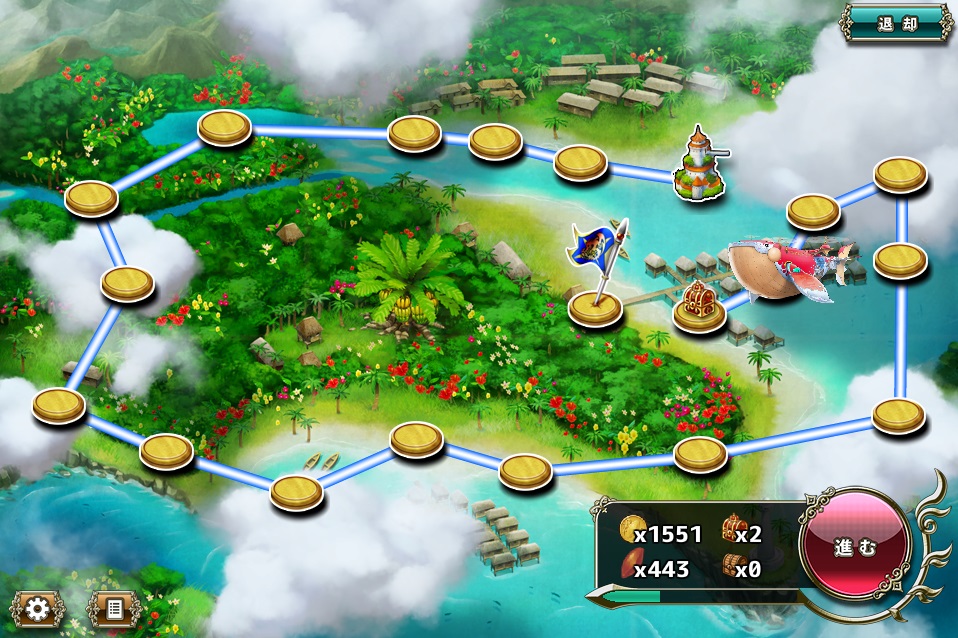Screen dimensions: 958x638
Task: Open the document list icon
Action: 114,608
